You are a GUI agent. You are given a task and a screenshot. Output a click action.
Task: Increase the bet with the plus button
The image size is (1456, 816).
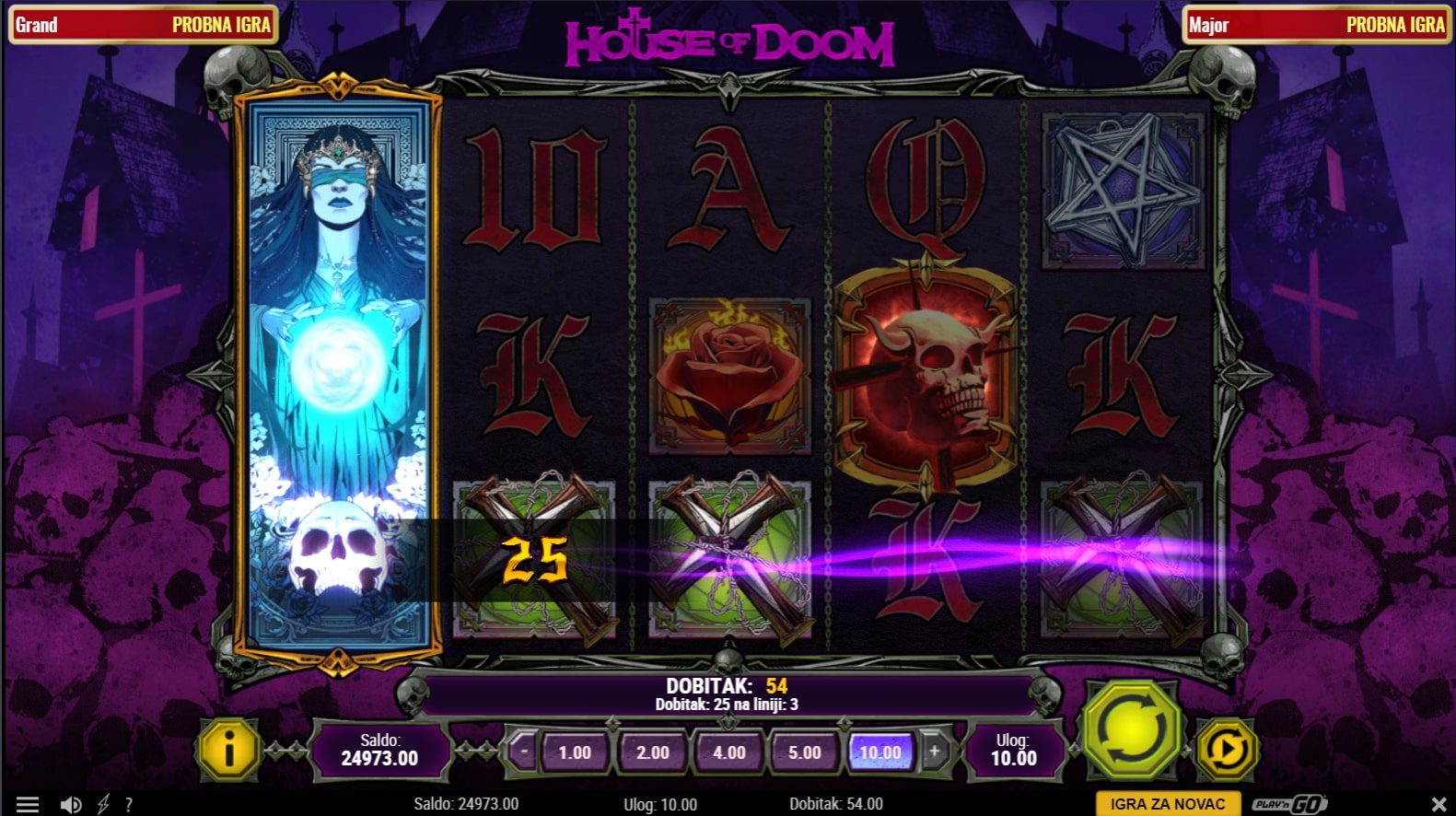point(934,751)
